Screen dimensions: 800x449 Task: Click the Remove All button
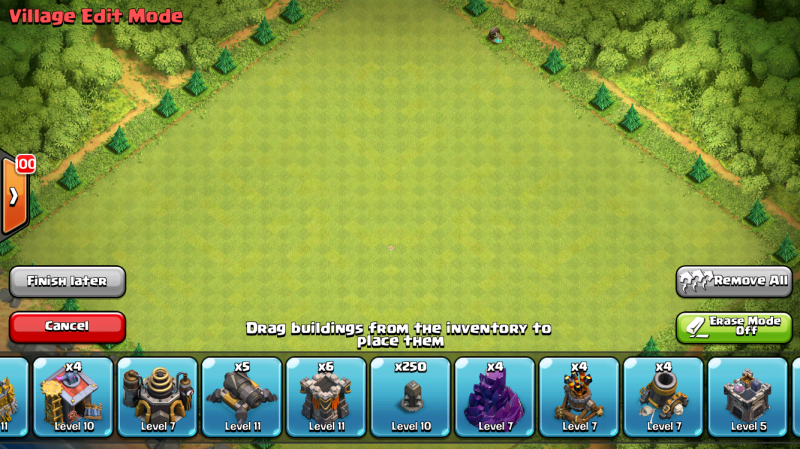click(735, 281)
